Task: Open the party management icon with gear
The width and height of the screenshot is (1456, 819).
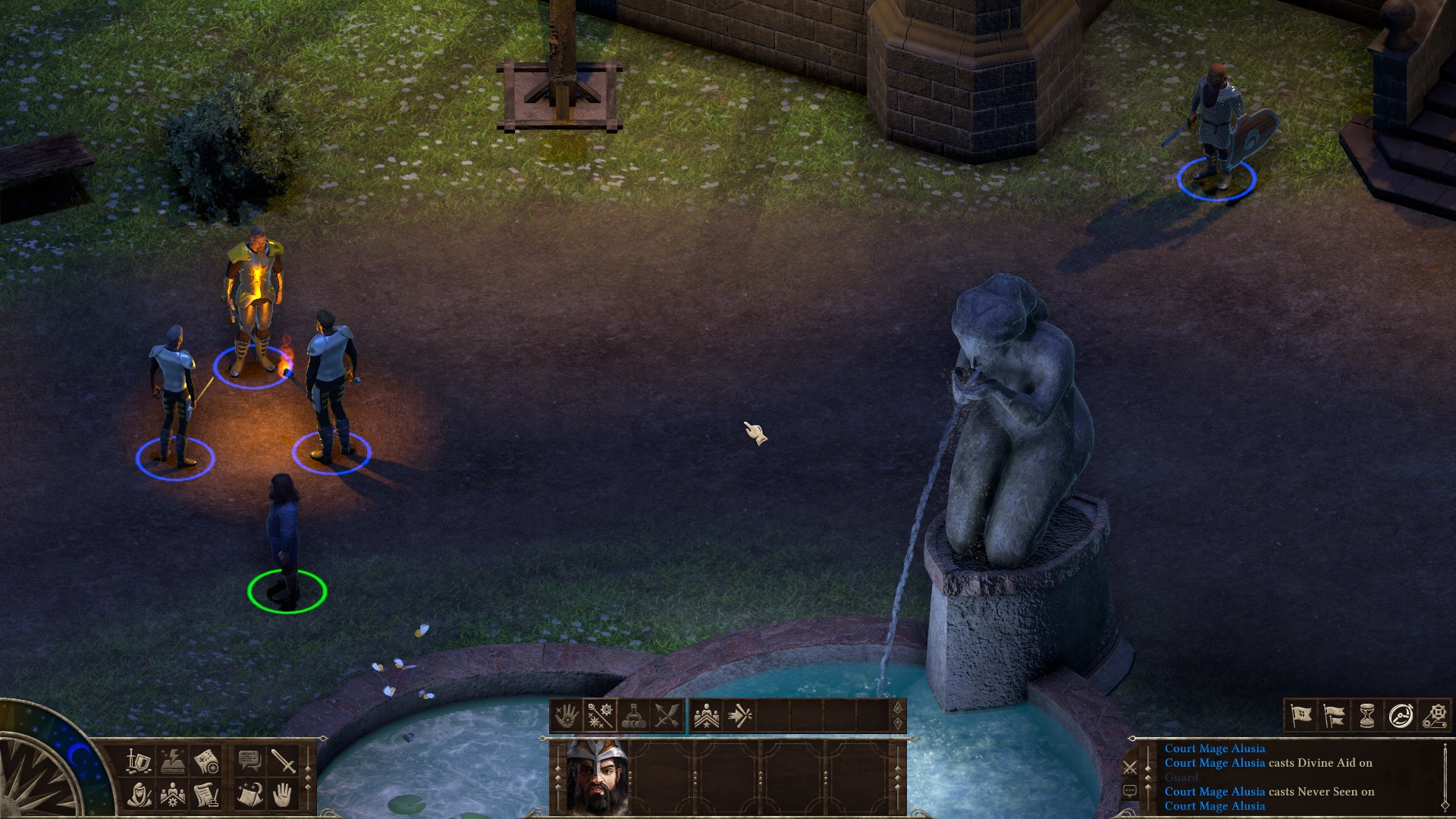Action: click(172, 795)
